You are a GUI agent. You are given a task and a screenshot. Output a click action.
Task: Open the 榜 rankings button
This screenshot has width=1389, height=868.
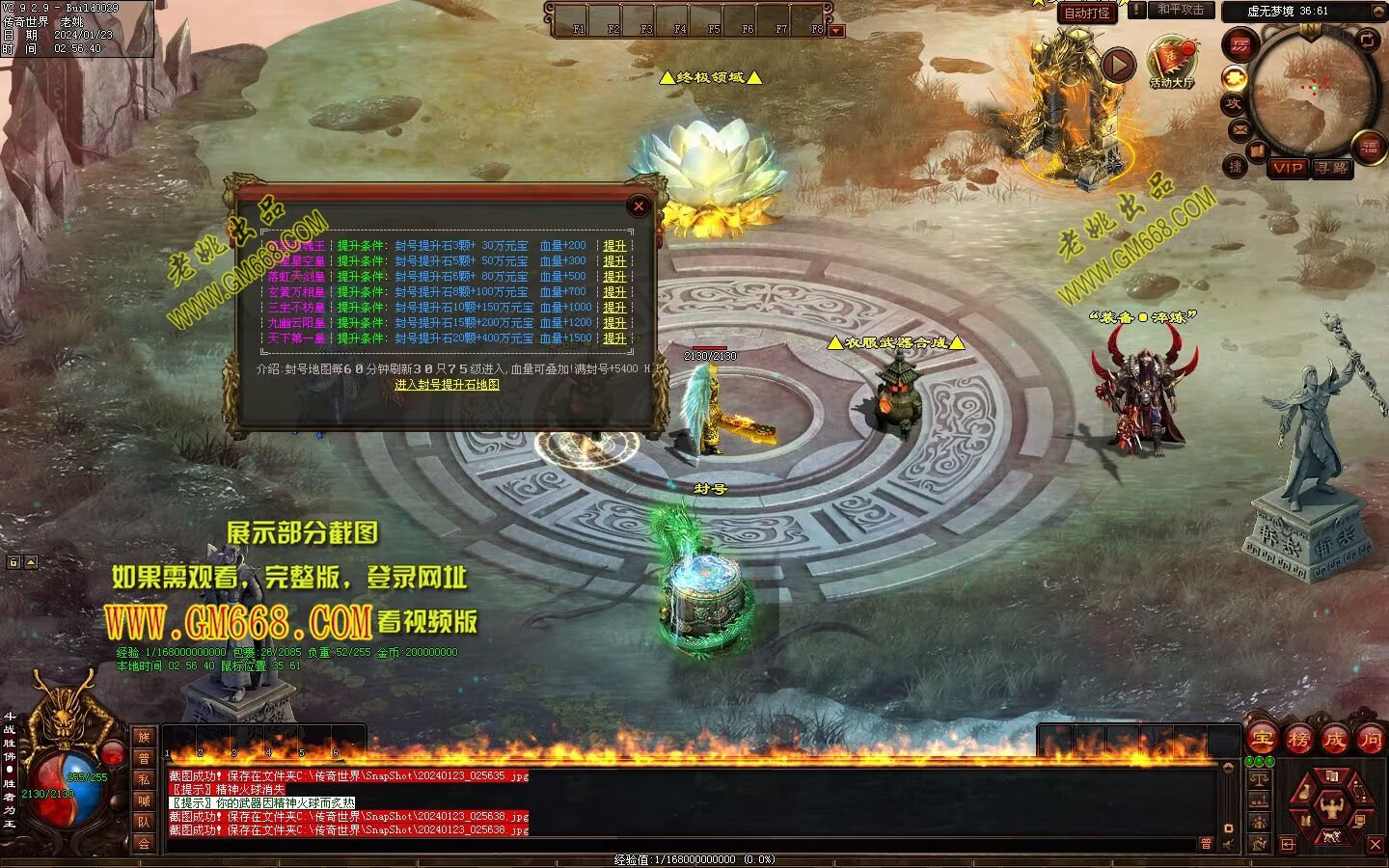[1298, 740]
